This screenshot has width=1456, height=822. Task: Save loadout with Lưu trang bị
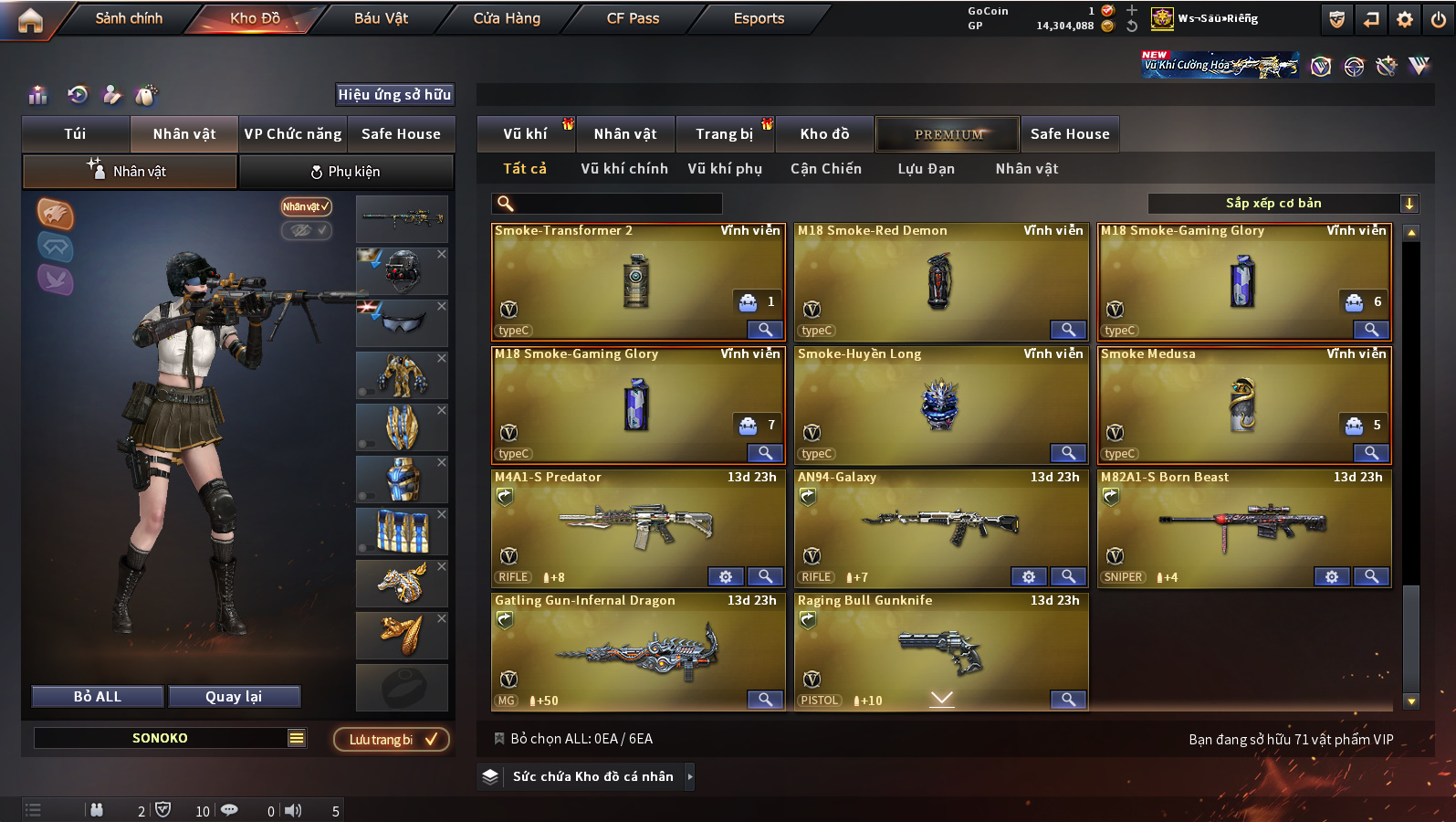pos(392,739)
